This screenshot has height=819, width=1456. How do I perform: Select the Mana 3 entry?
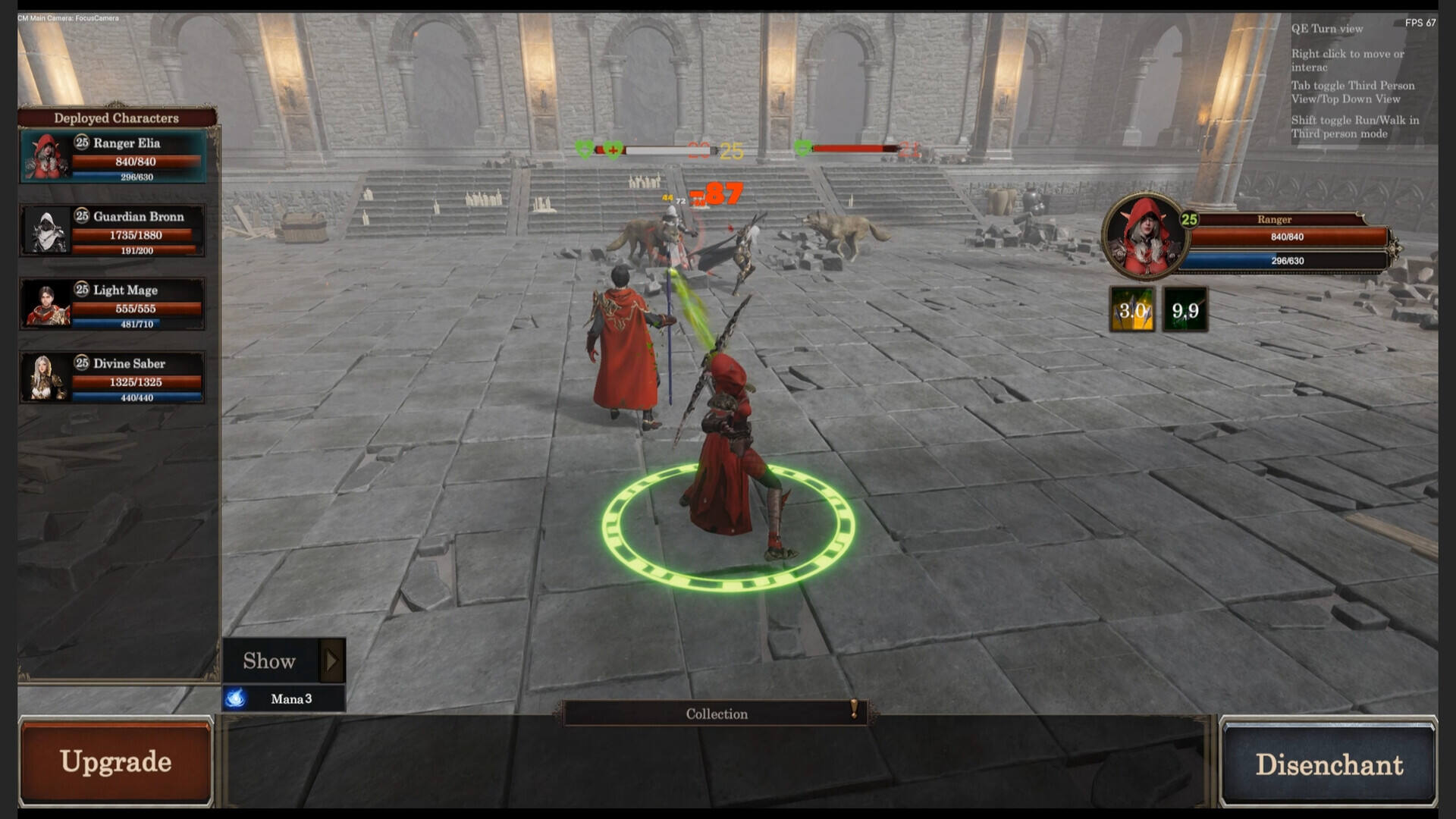coord(284,698)
